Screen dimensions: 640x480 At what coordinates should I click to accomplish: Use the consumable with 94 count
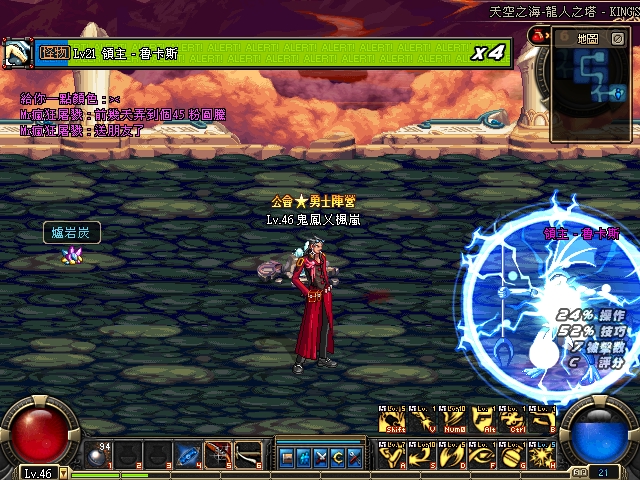click(x=97, y=455)
